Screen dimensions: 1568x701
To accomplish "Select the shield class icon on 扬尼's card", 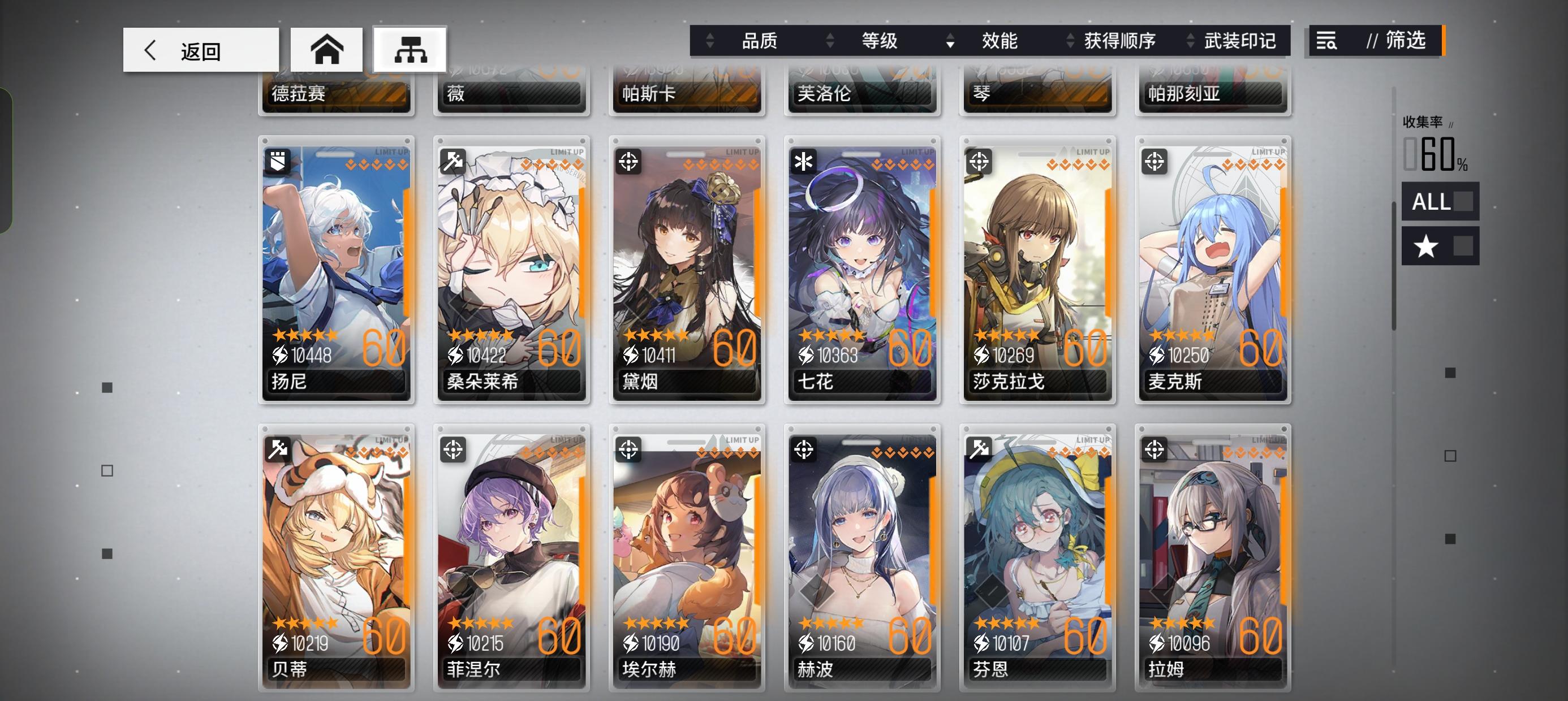I will 279,161.
